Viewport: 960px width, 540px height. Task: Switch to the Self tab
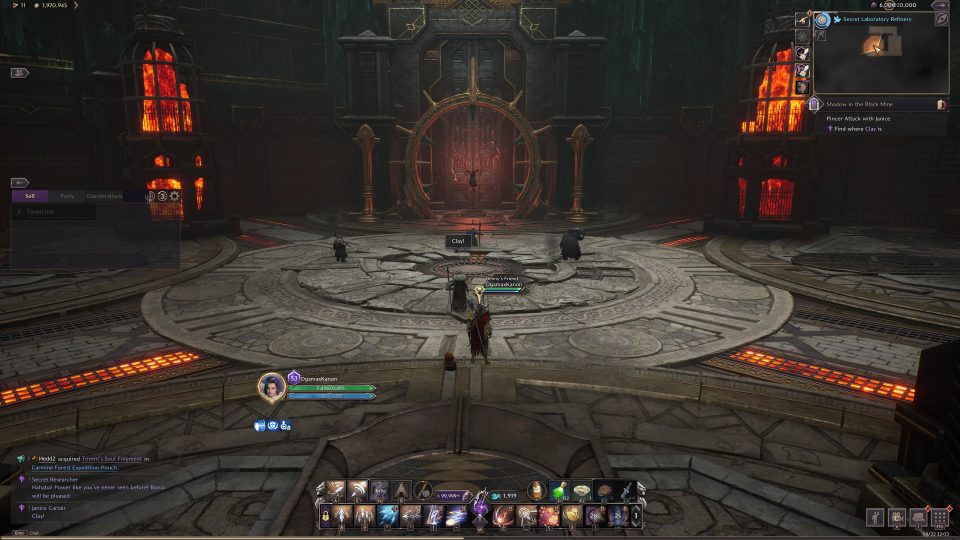click(x=30, y=196)
